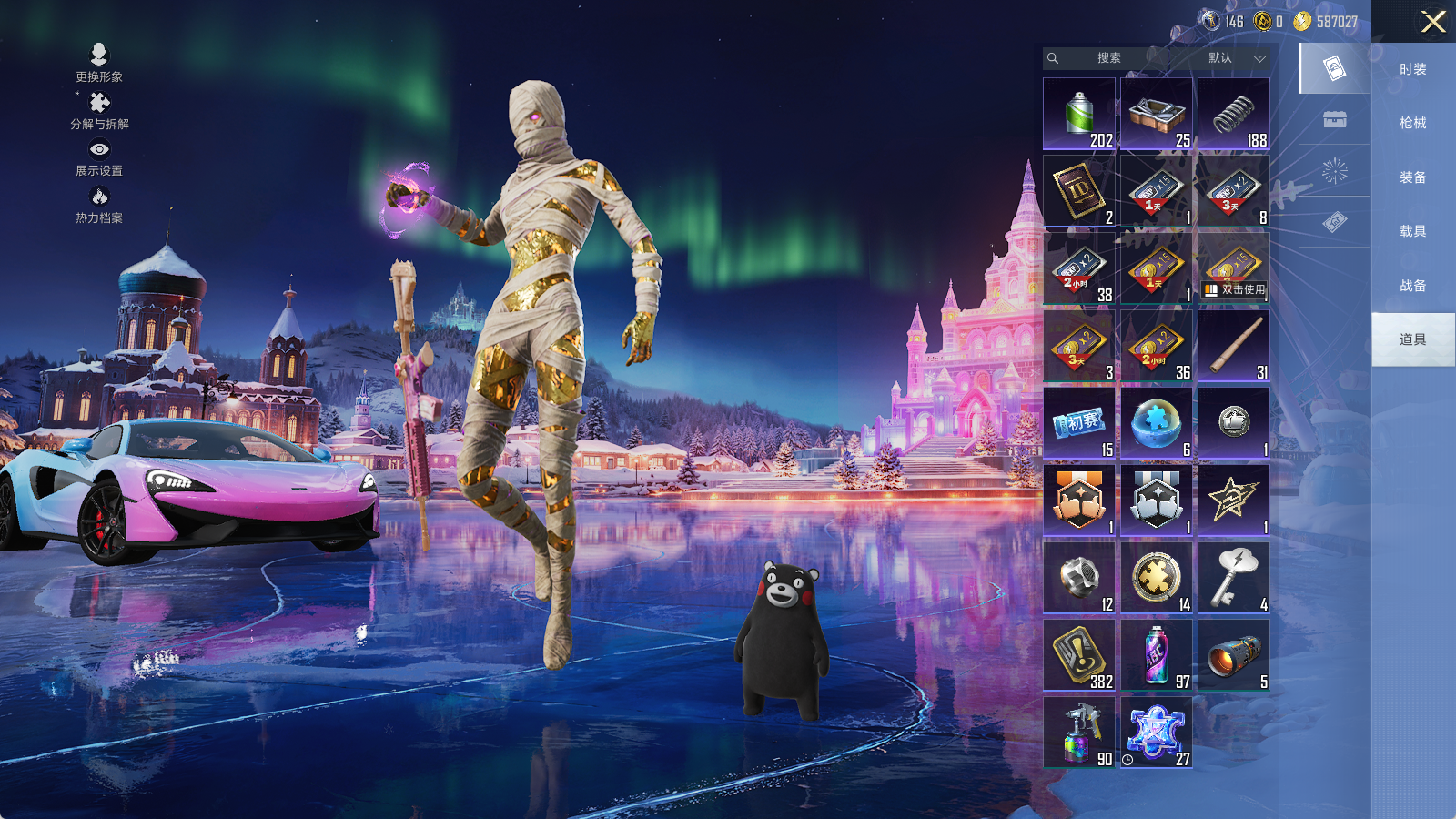Select the green spray can item
1456x819 pixels.
coord(1079,114)
